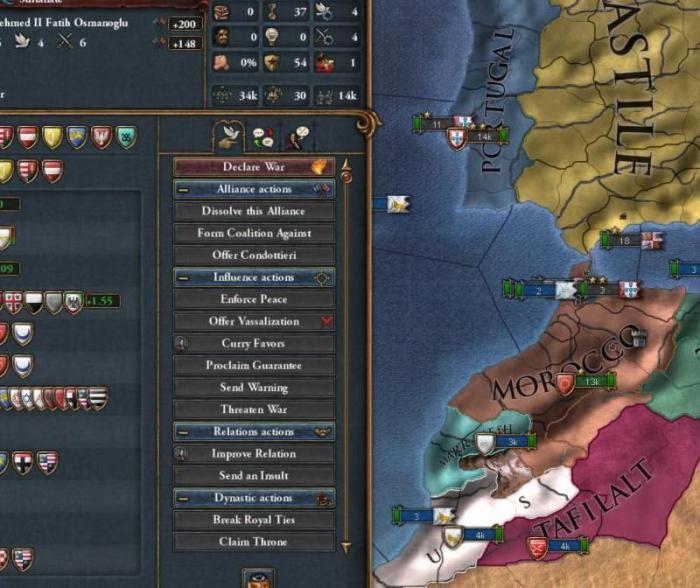Choose Improve Relation
Image resolution: width=700 pixels, height=588 pixels.
click(x=254, y=454)
